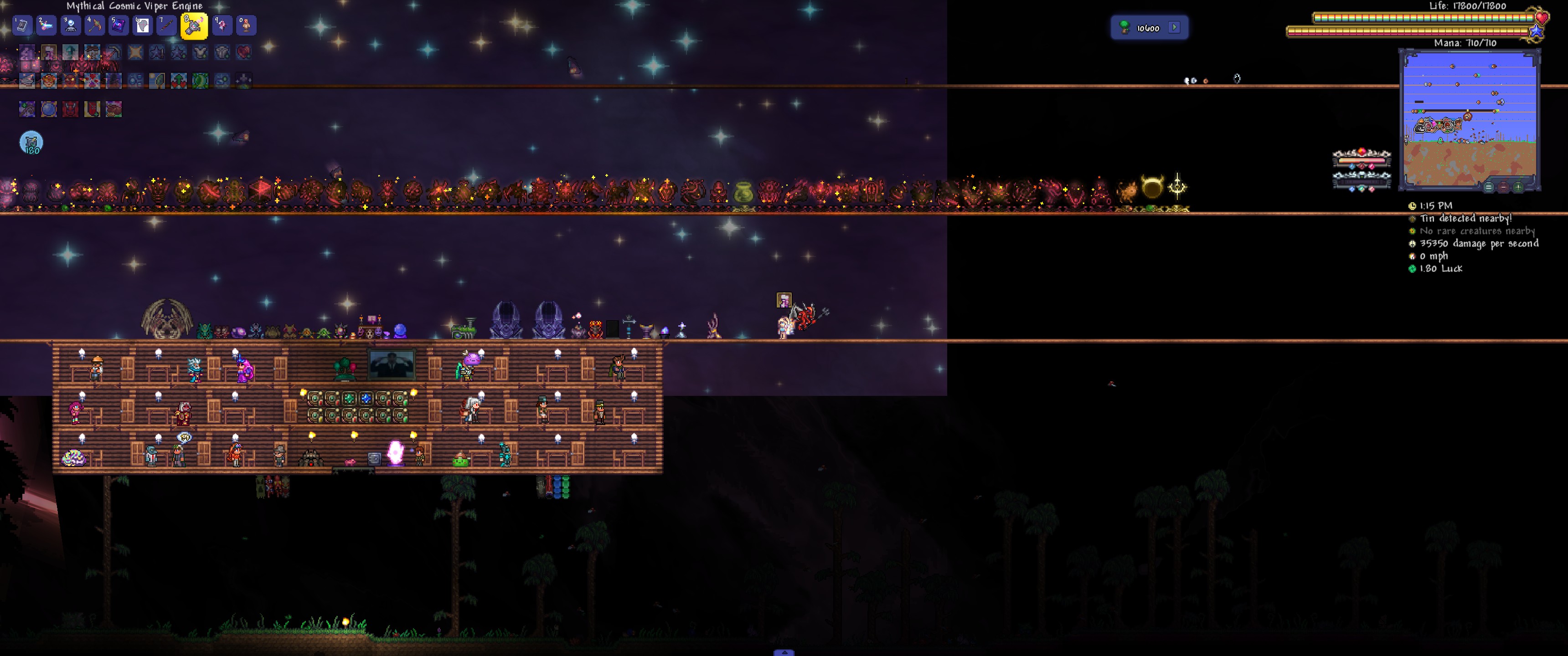Zoom out the minimap with the minus button

point(1503,187)
